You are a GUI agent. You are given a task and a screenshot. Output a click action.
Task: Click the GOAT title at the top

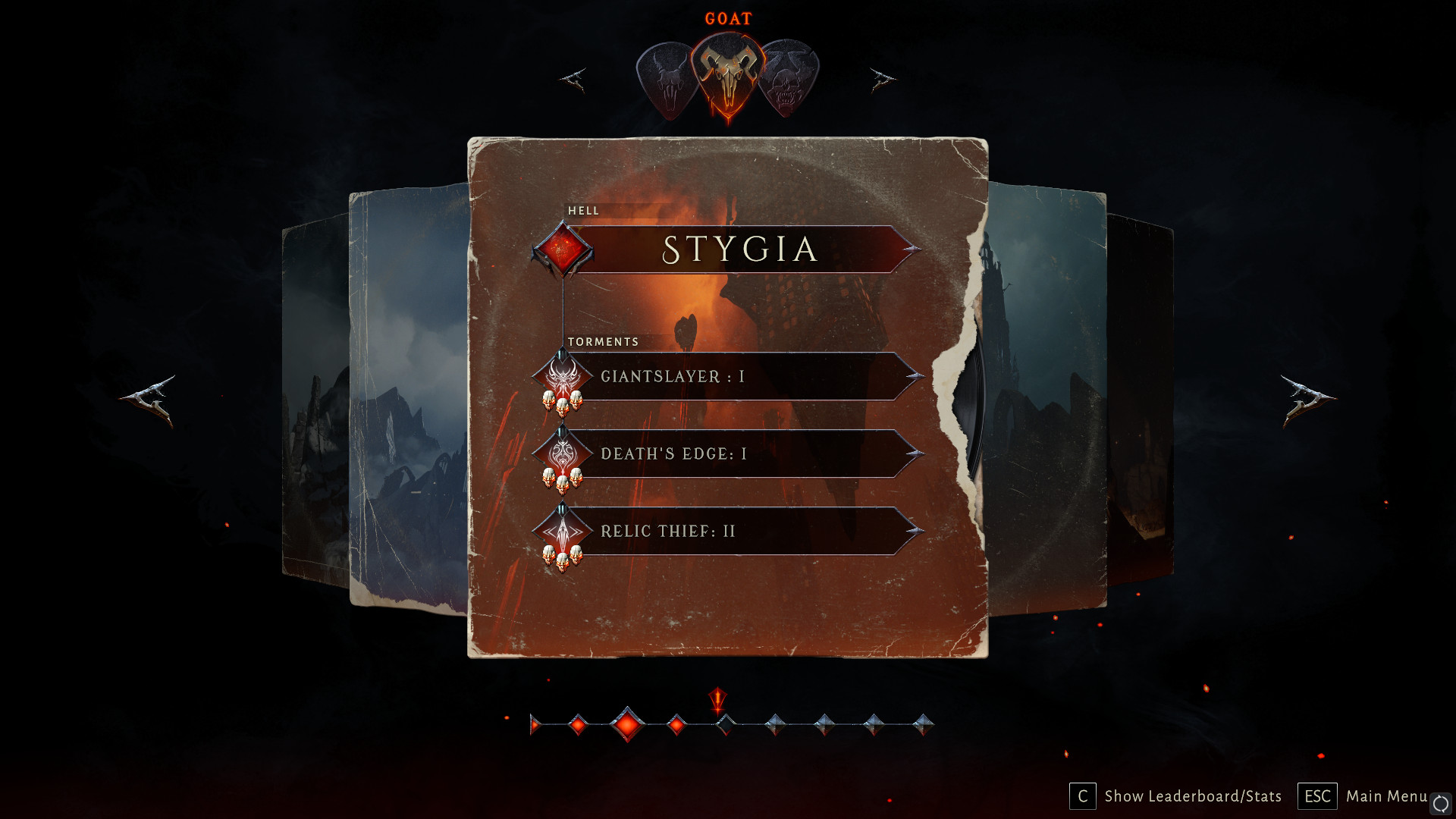pyautogui.click(x=728, y=18)
